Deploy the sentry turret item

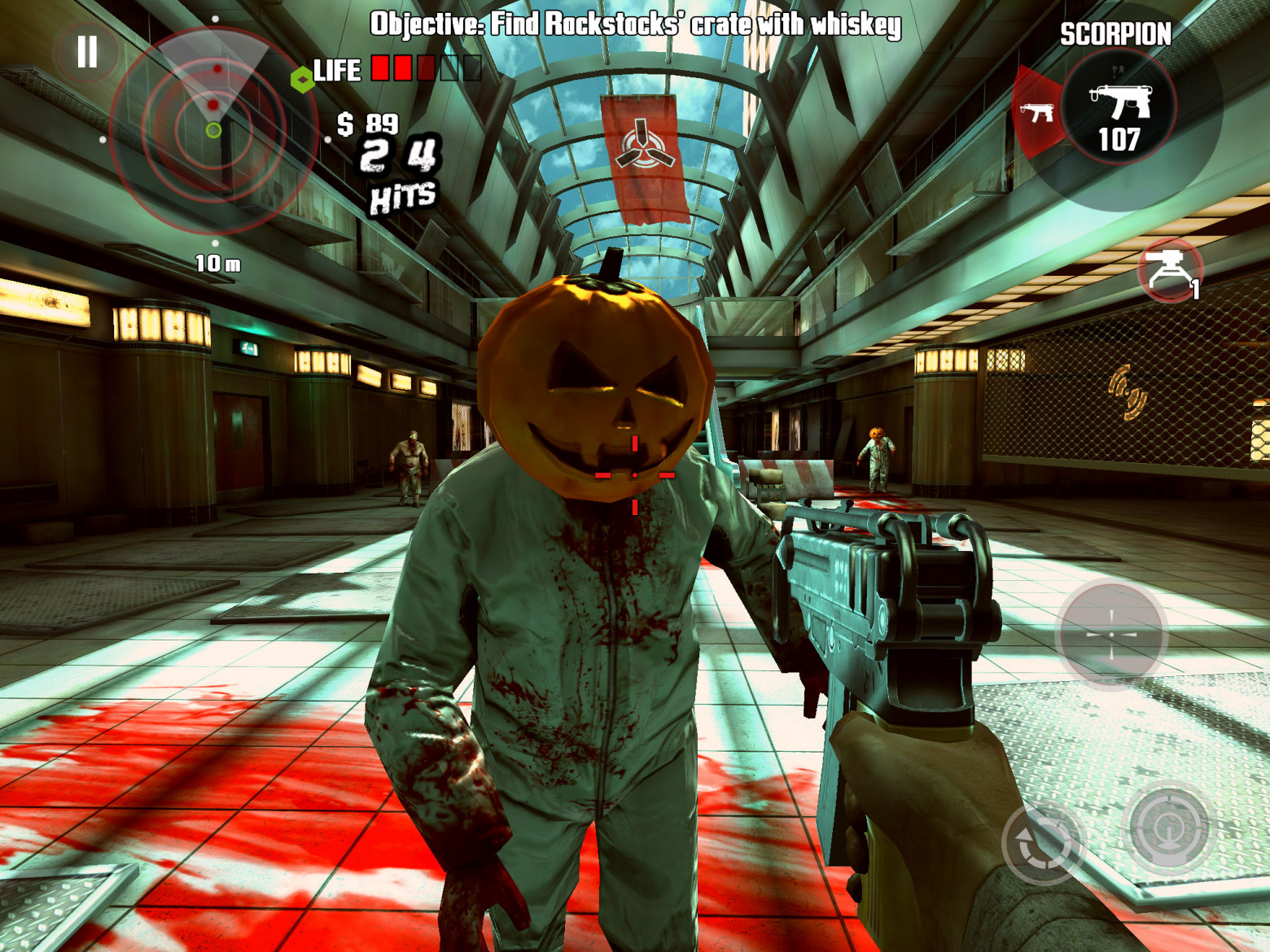1170,270
